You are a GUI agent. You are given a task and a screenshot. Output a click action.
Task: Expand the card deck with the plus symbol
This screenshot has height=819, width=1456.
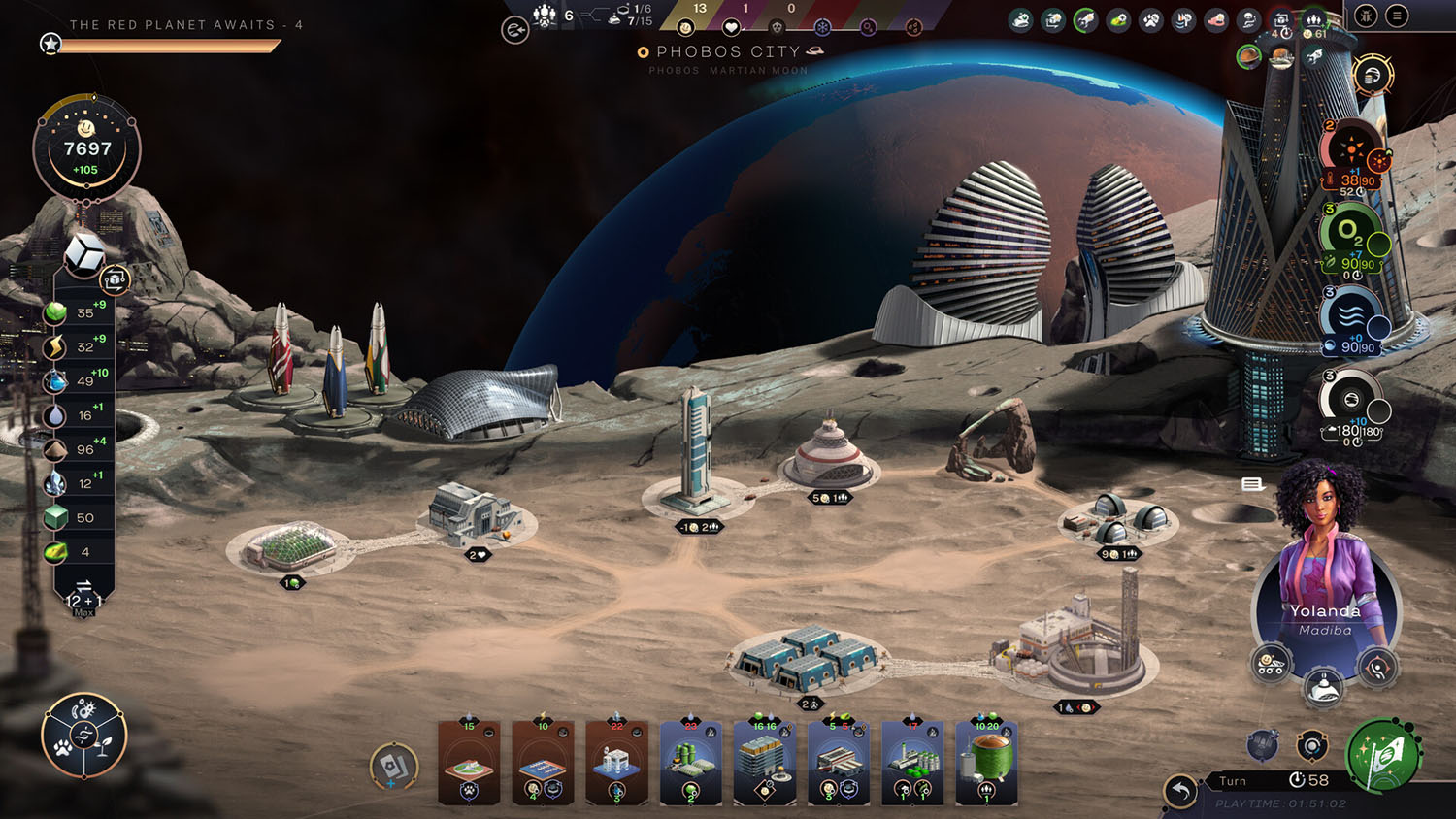tap(392, 767)
